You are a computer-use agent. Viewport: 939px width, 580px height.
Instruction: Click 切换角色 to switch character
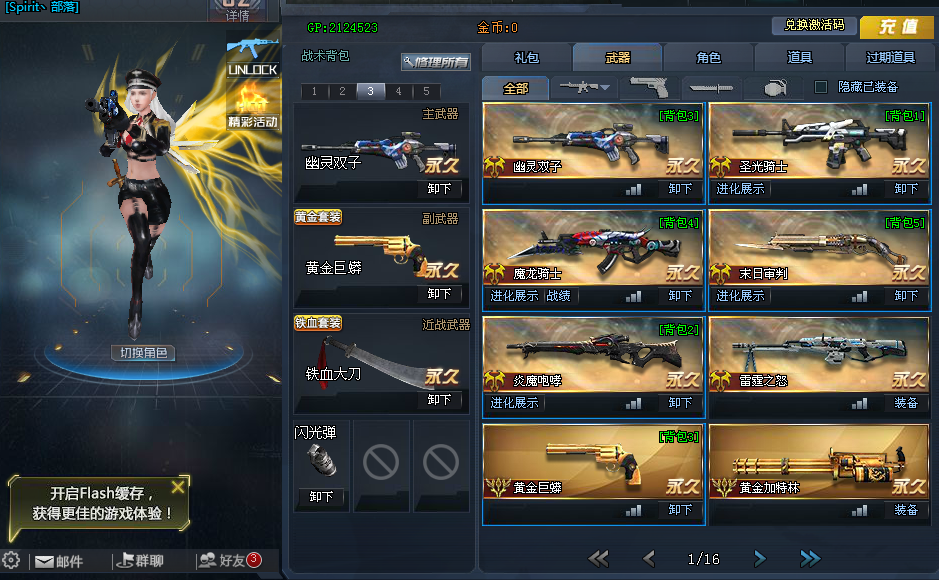[x=143, y=352]
